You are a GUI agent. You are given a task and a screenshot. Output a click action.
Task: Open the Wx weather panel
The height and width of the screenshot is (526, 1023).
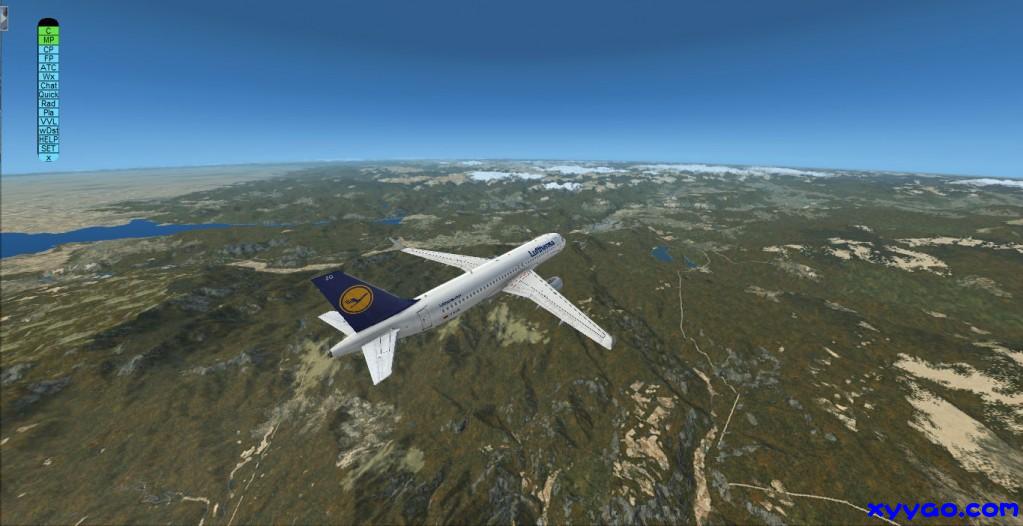[48, 76]
